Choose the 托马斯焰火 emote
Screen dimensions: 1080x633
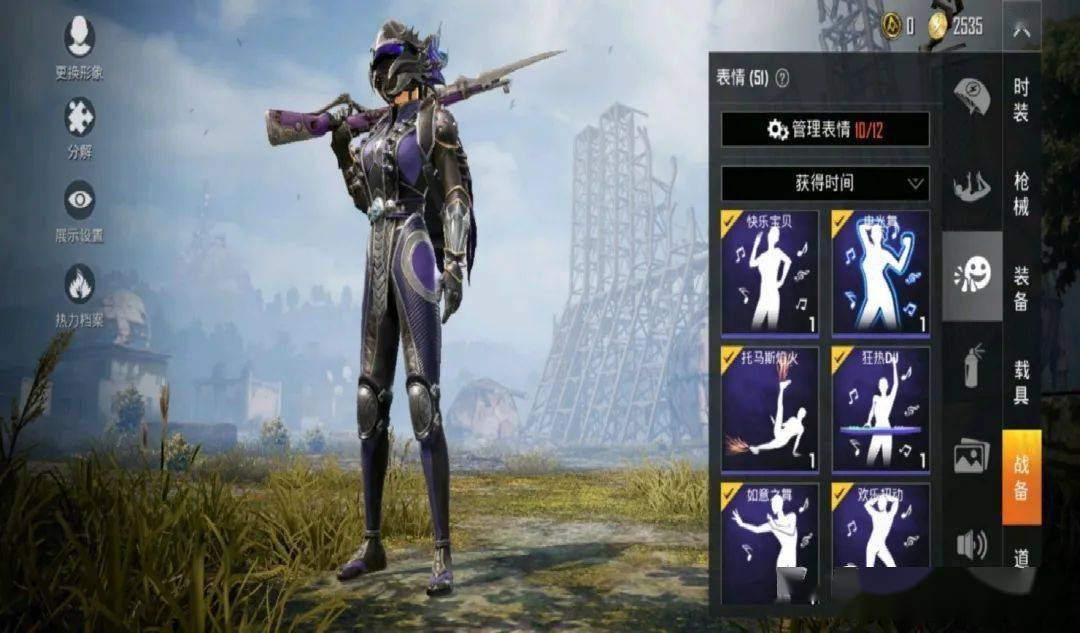770,408
